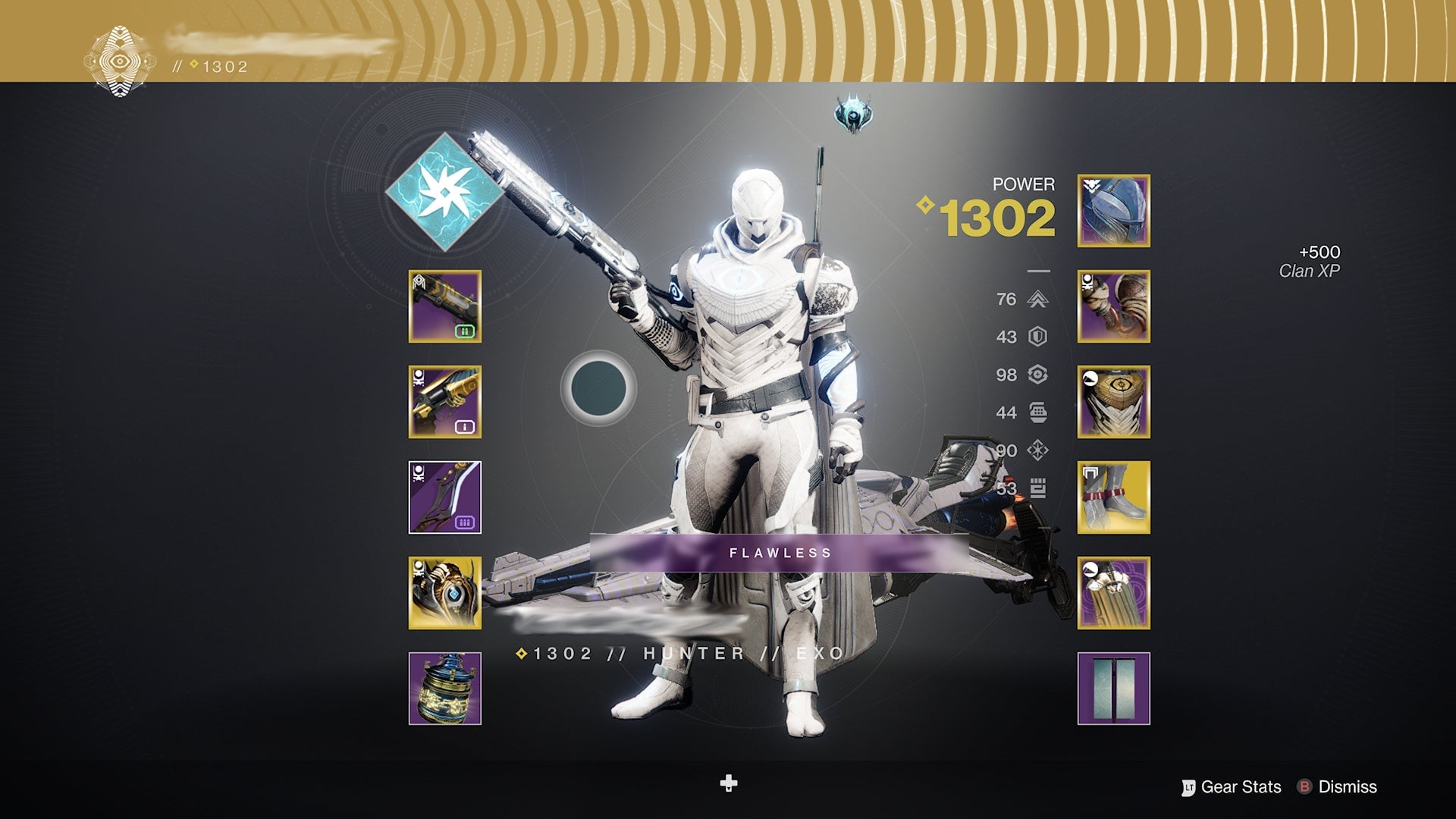Screen dimensions: 1456x819
Task: Select the horned icon above the character
Action: pos(853,115)
